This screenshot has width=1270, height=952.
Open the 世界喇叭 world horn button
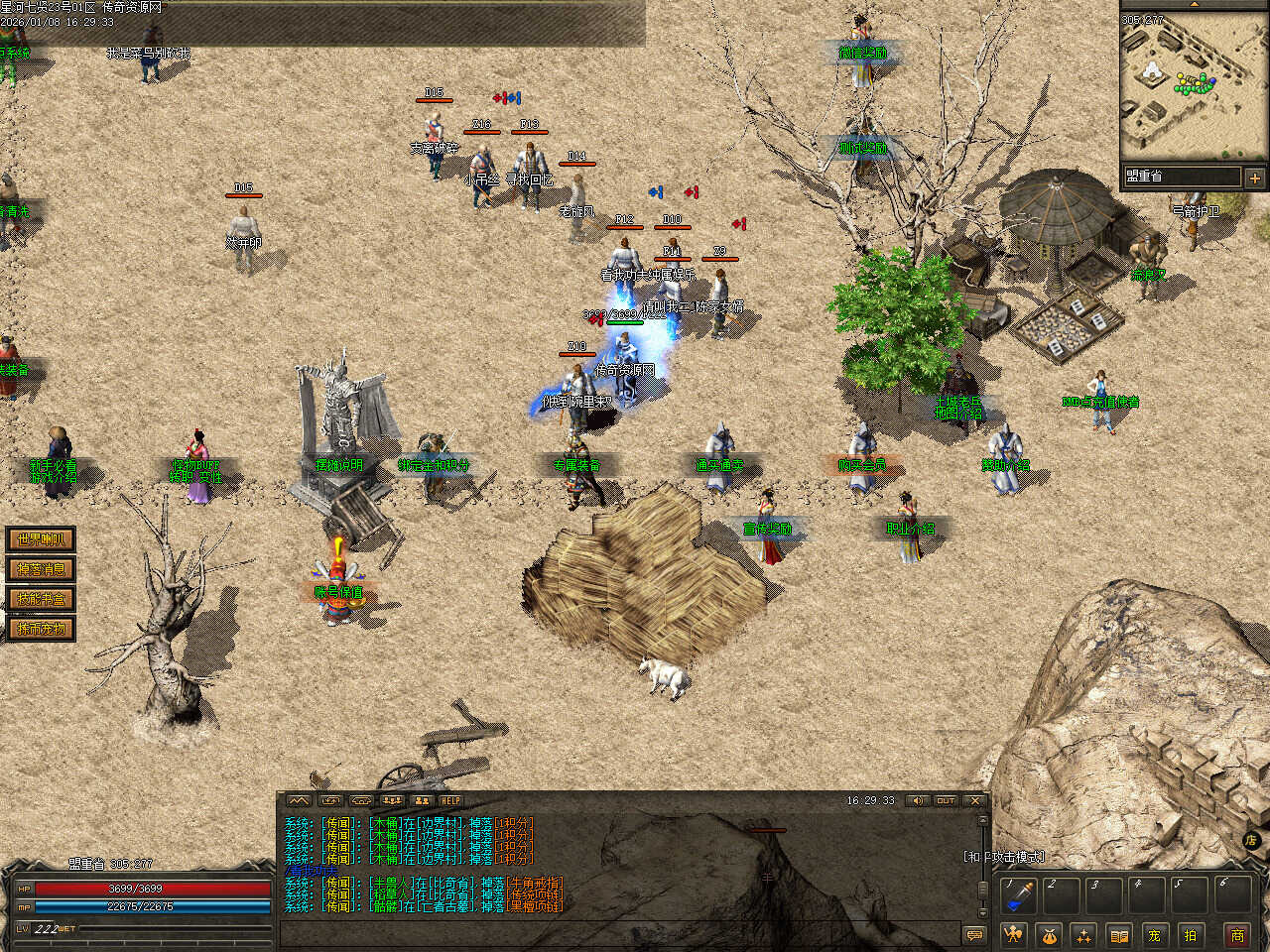[41, 539]
